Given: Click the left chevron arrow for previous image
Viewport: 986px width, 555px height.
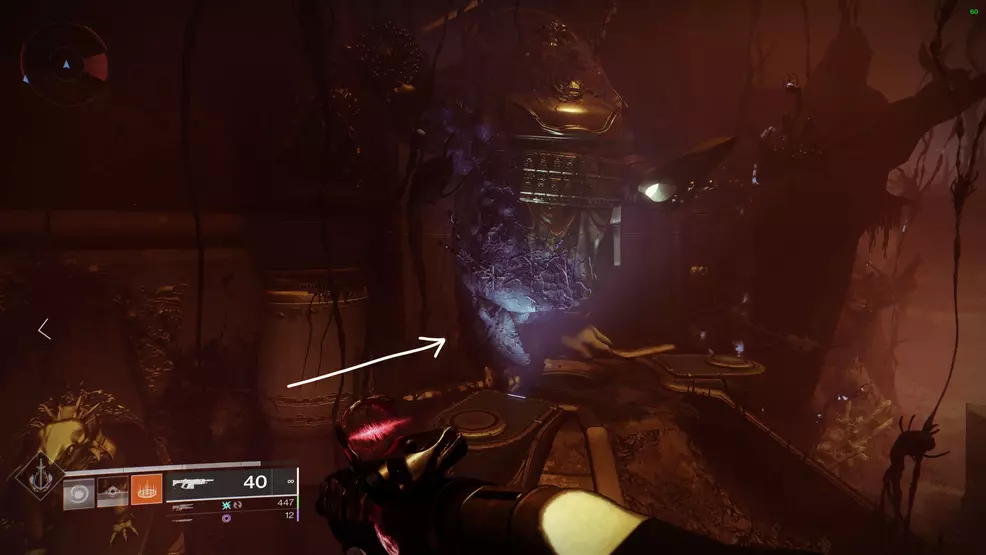Looking at the screenshot, I should click(44, 329).
